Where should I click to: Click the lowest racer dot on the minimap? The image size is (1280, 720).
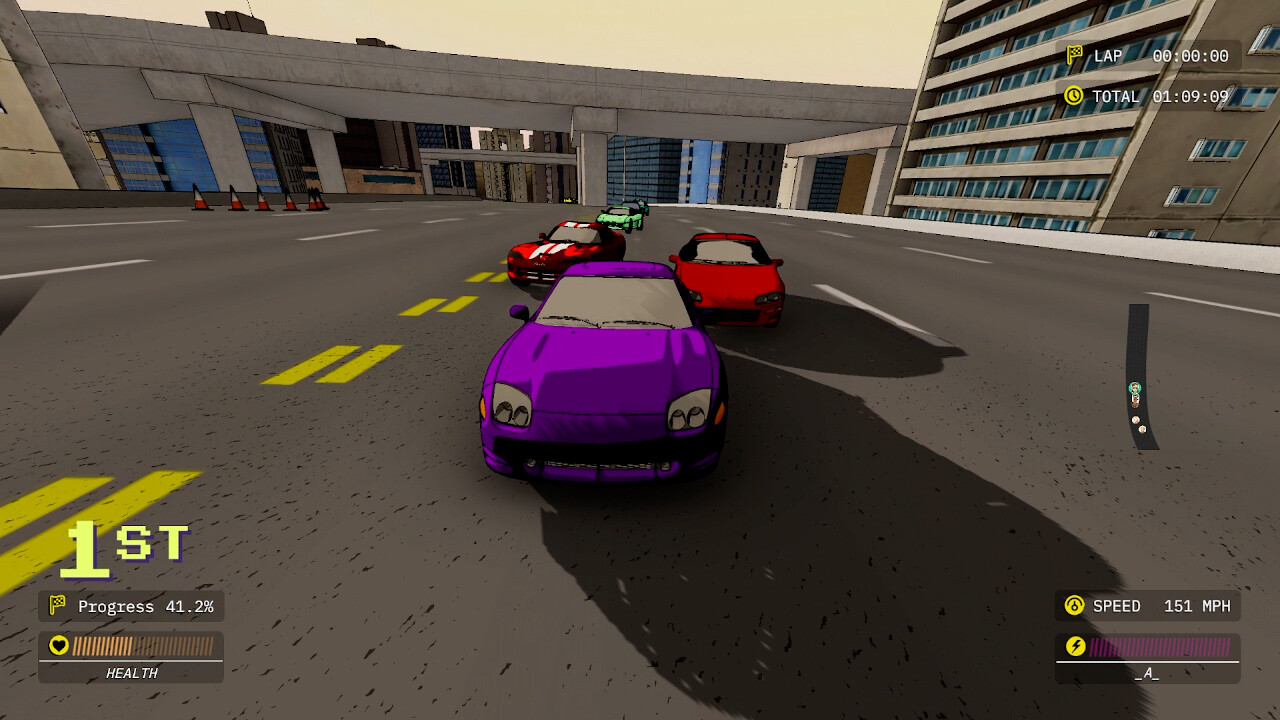point(1142,429)
